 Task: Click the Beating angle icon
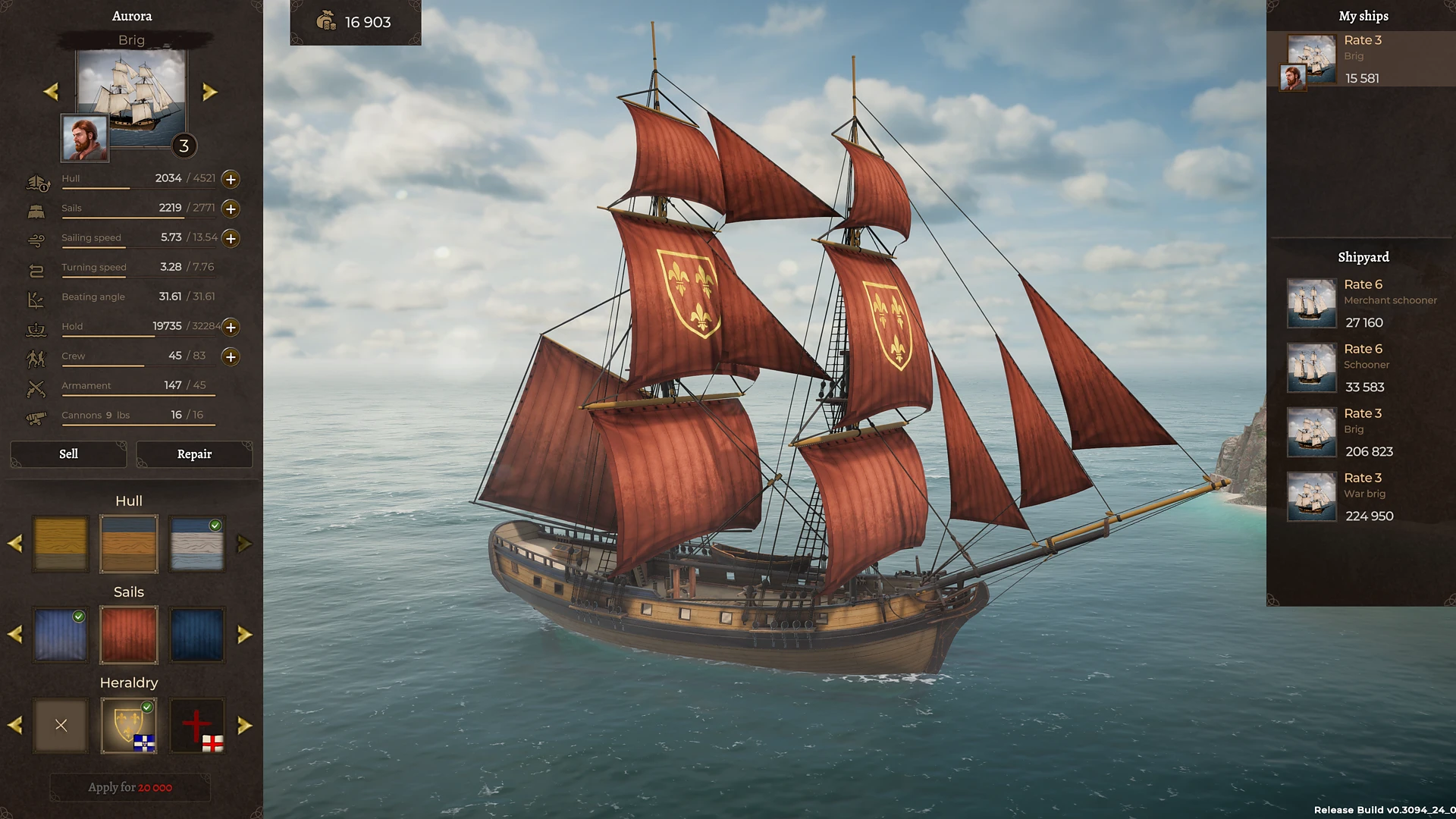[x=36, y=297]
